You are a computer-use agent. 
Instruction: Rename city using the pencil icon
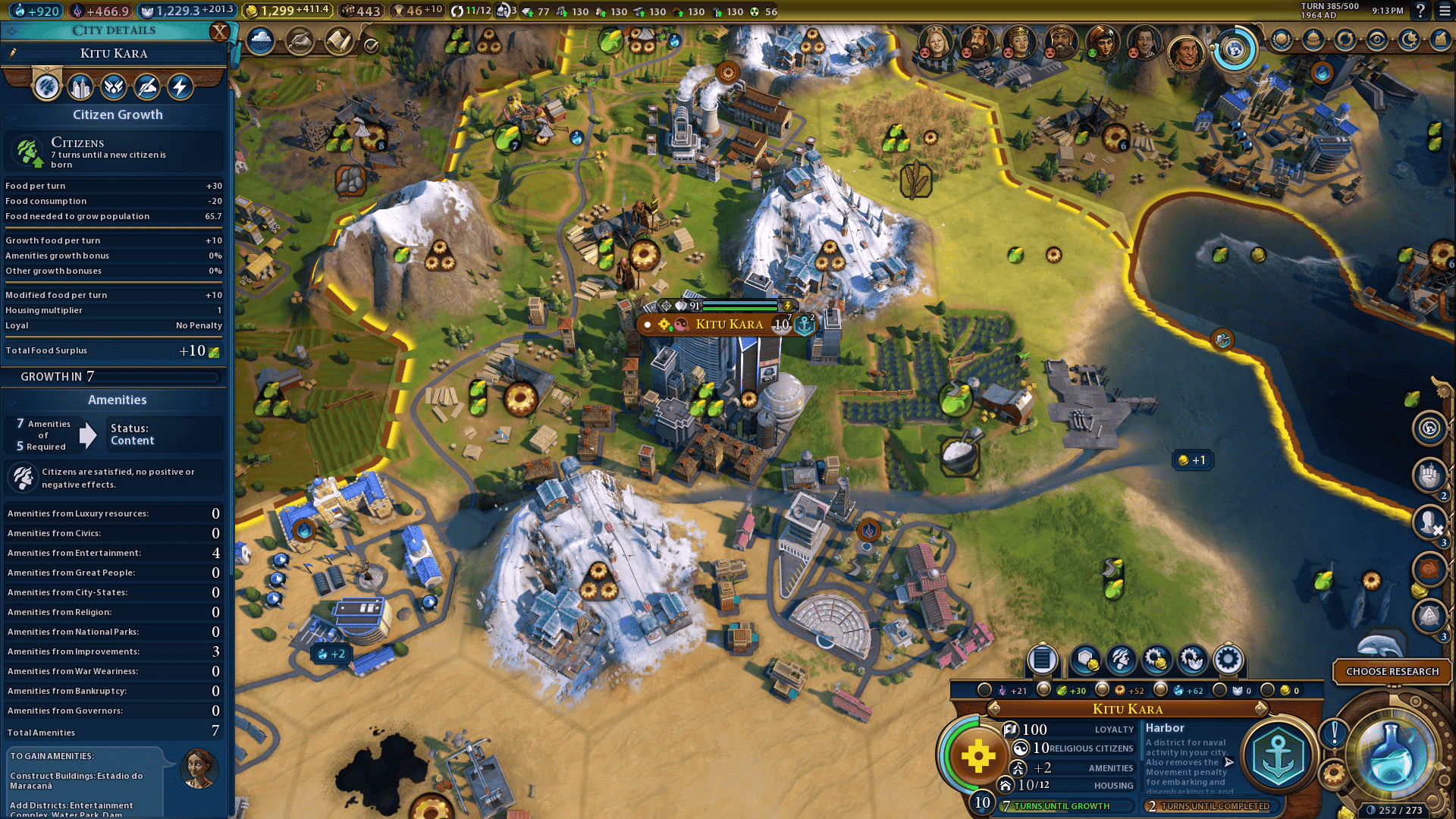(x=13, y=53)
